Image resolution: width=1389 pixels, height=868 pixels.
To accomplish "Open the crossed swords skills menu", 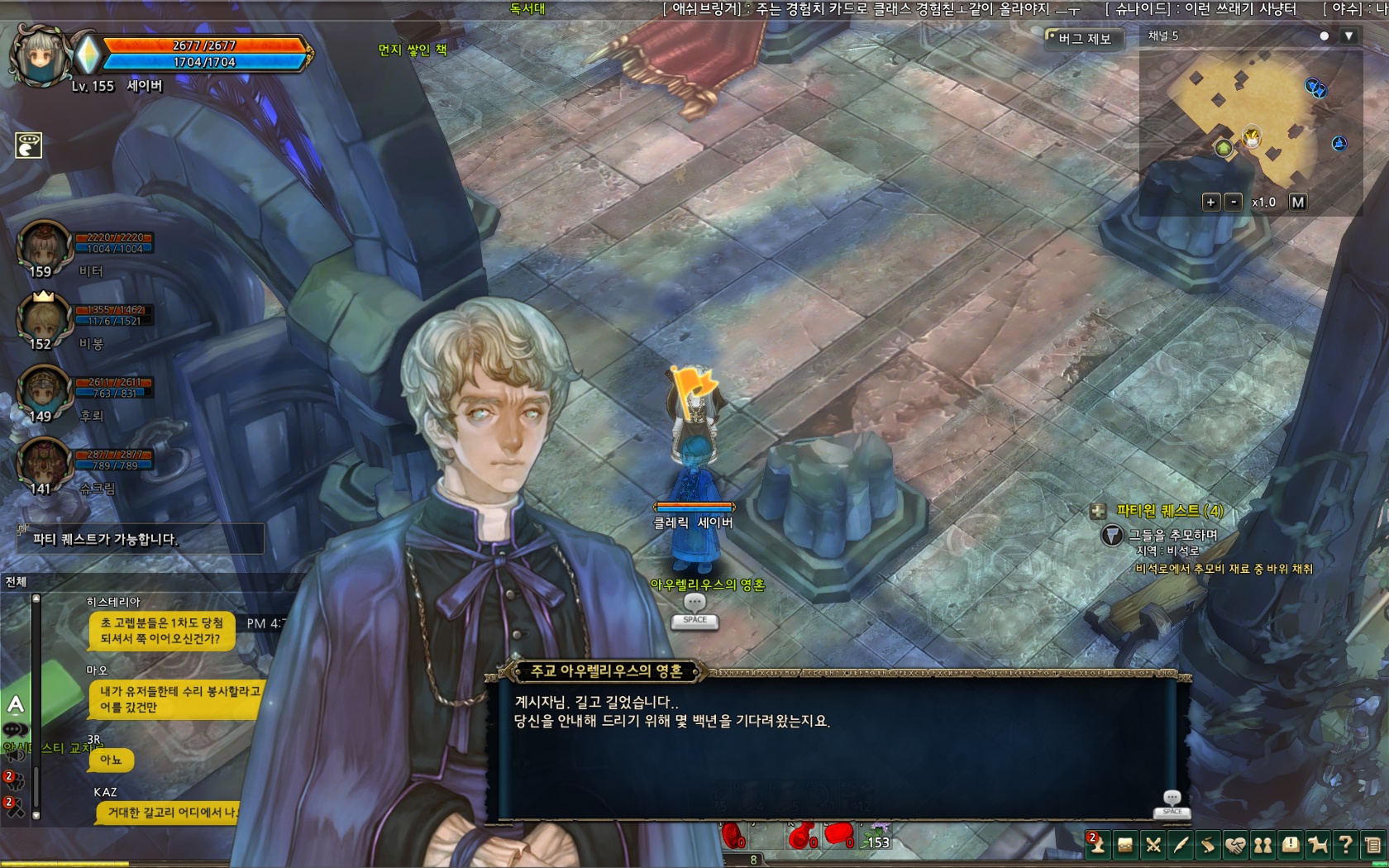I will point(1153,845).
